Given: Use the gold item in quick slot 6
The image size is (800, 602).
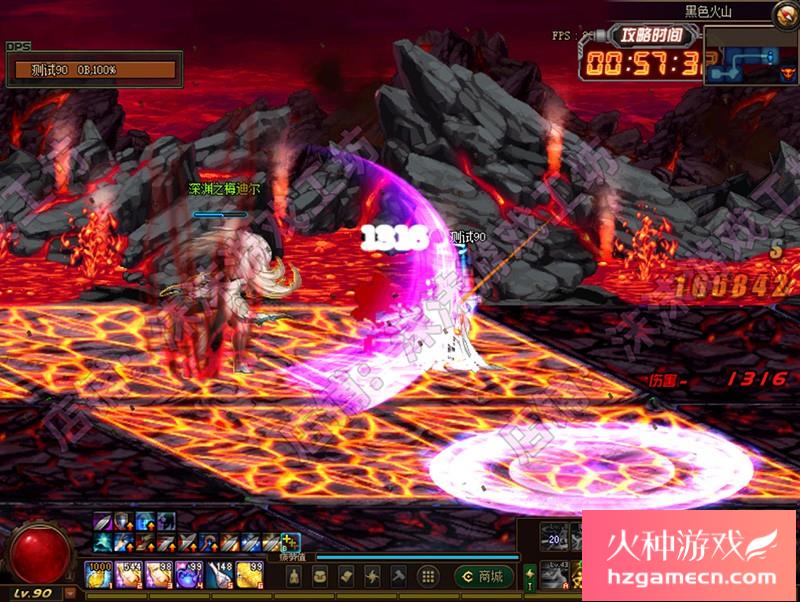Looking at the screenshot, I should coord(250,575).
